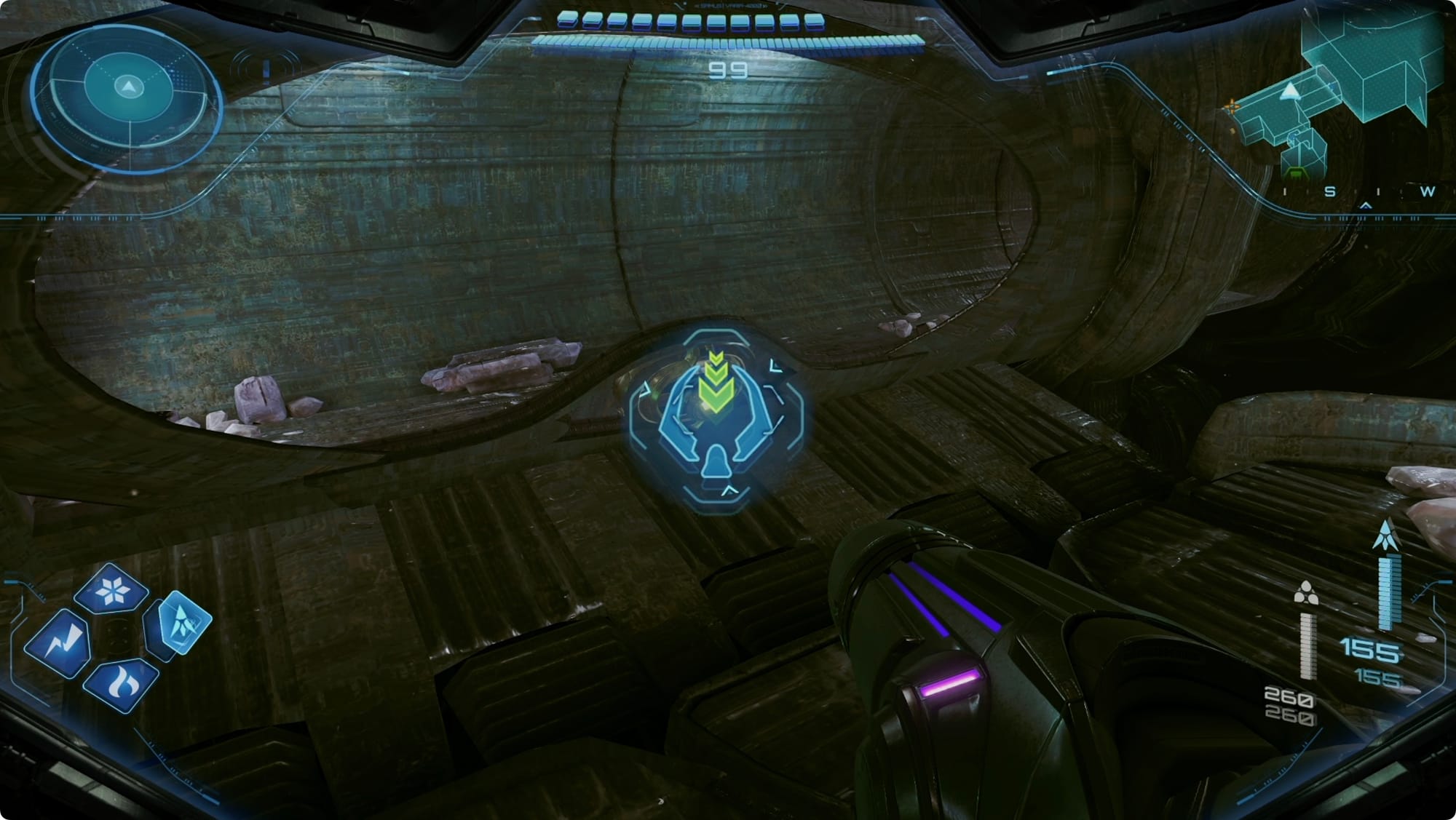Click the circular radar display
The height and width of the screenshot is (820, 1456).
128,97
